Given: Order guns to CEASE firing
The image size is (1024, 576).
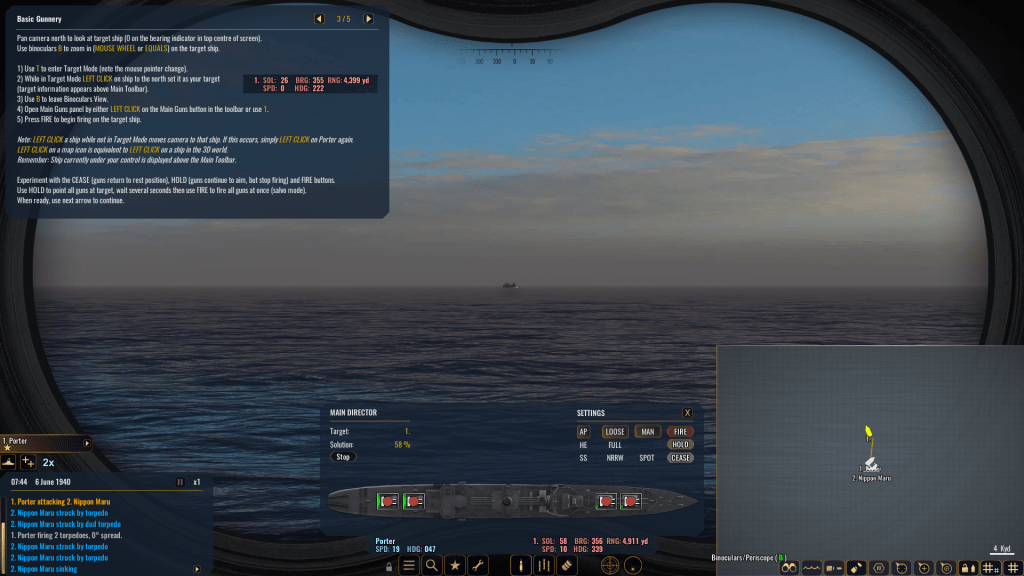Looking at the screenshot, I should 680,457.
